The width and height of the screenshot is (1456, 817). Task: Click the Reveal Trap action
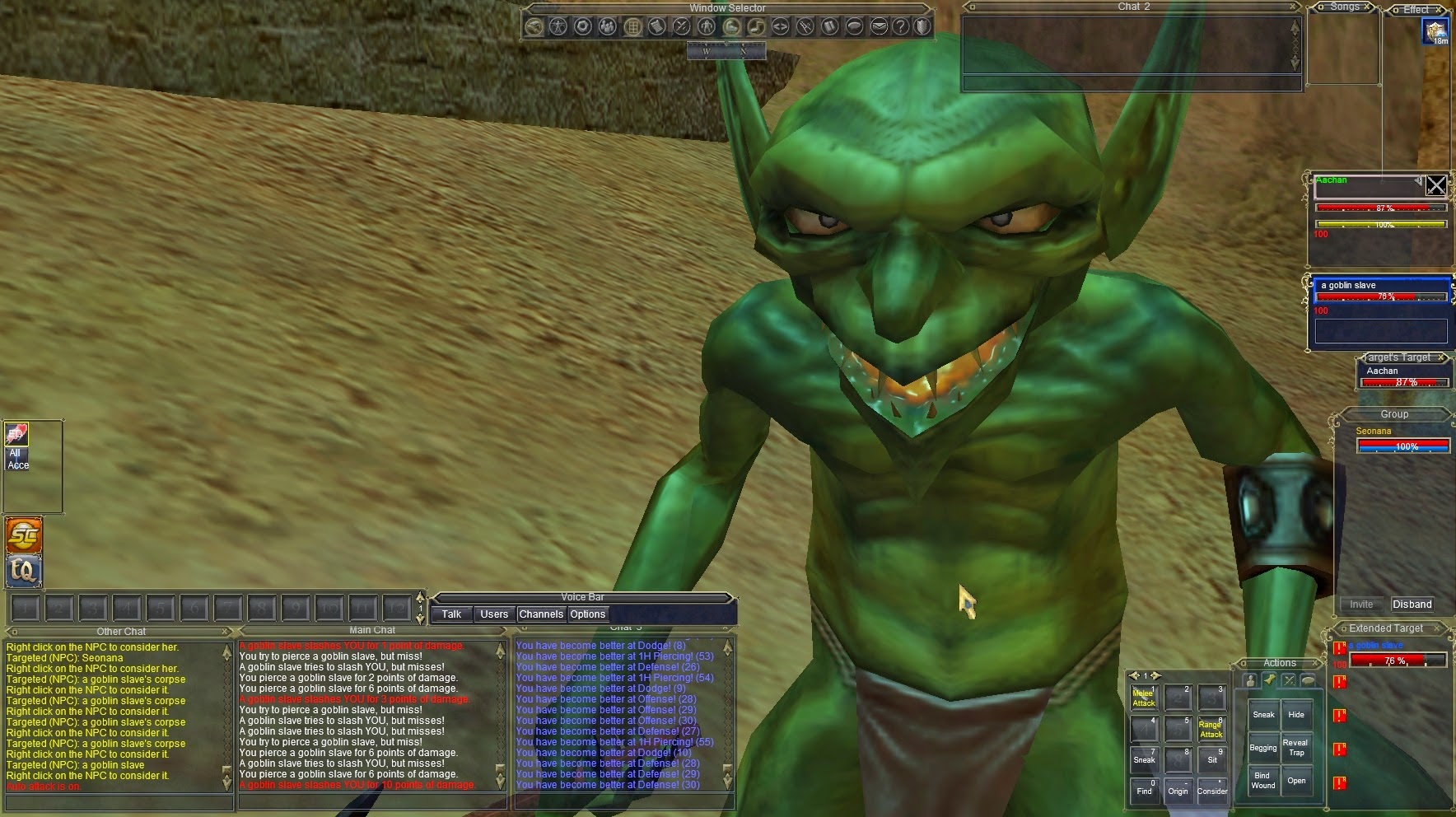pyautogui.click(x=1296, y=747)
